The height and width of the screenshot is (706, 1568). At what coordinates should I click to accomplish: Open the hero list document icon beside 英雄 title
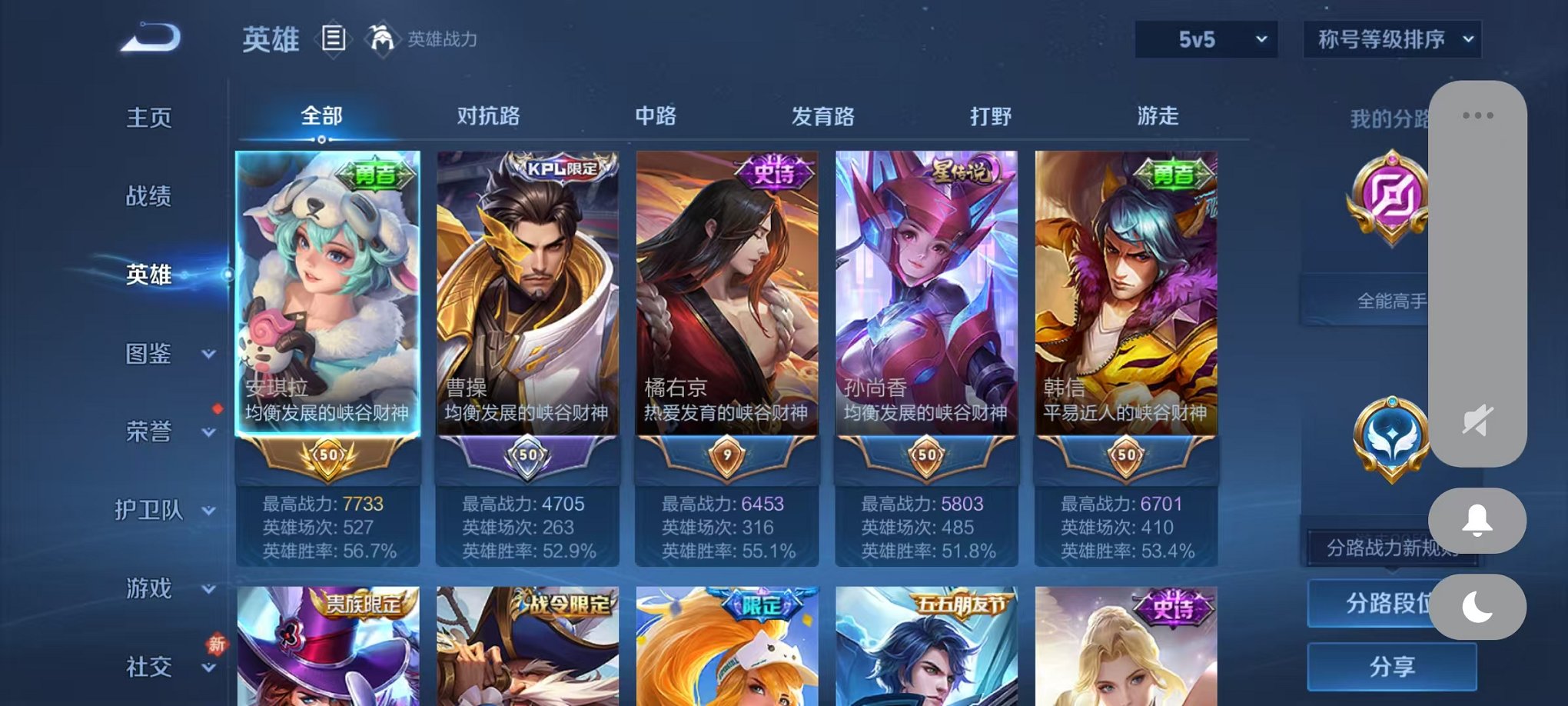(x=335, y=40)
